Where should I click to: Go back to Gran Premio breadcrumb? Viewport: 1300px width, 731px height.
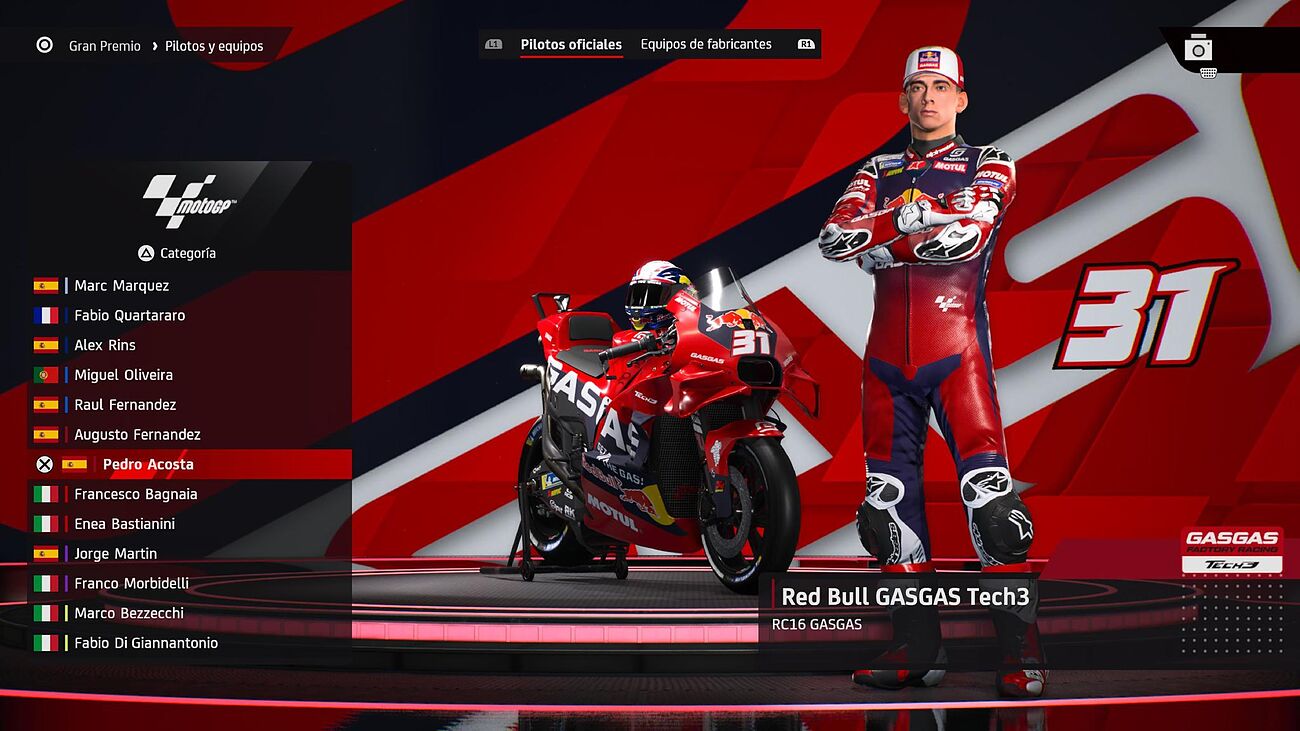coord(104,46)
